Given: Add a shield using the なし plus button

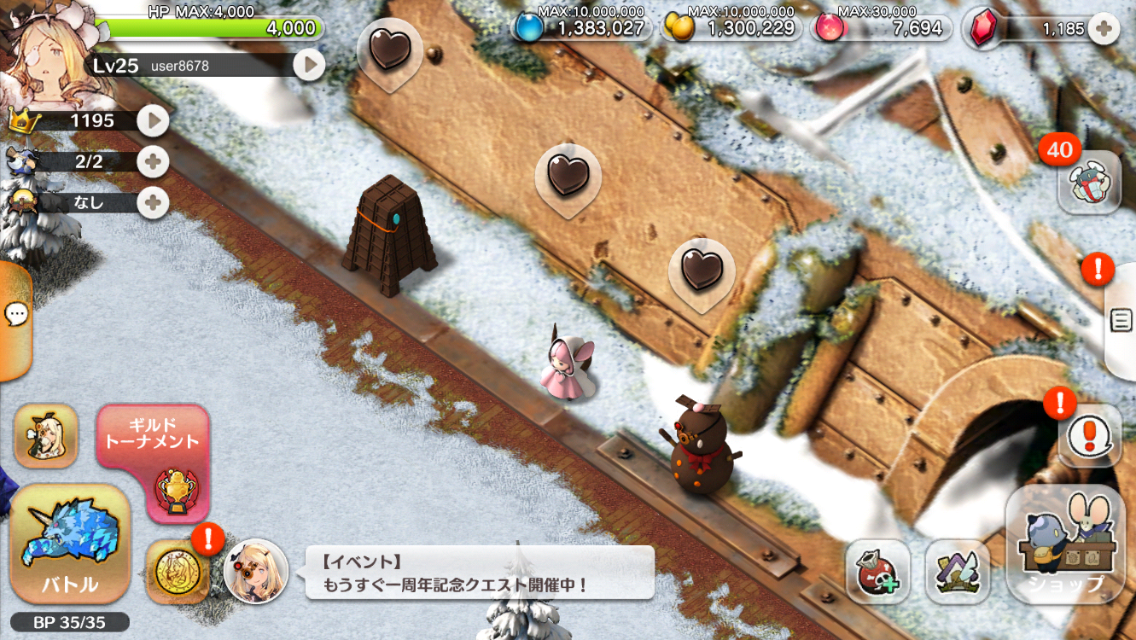Looking at the screenshot, I should 152,202.
